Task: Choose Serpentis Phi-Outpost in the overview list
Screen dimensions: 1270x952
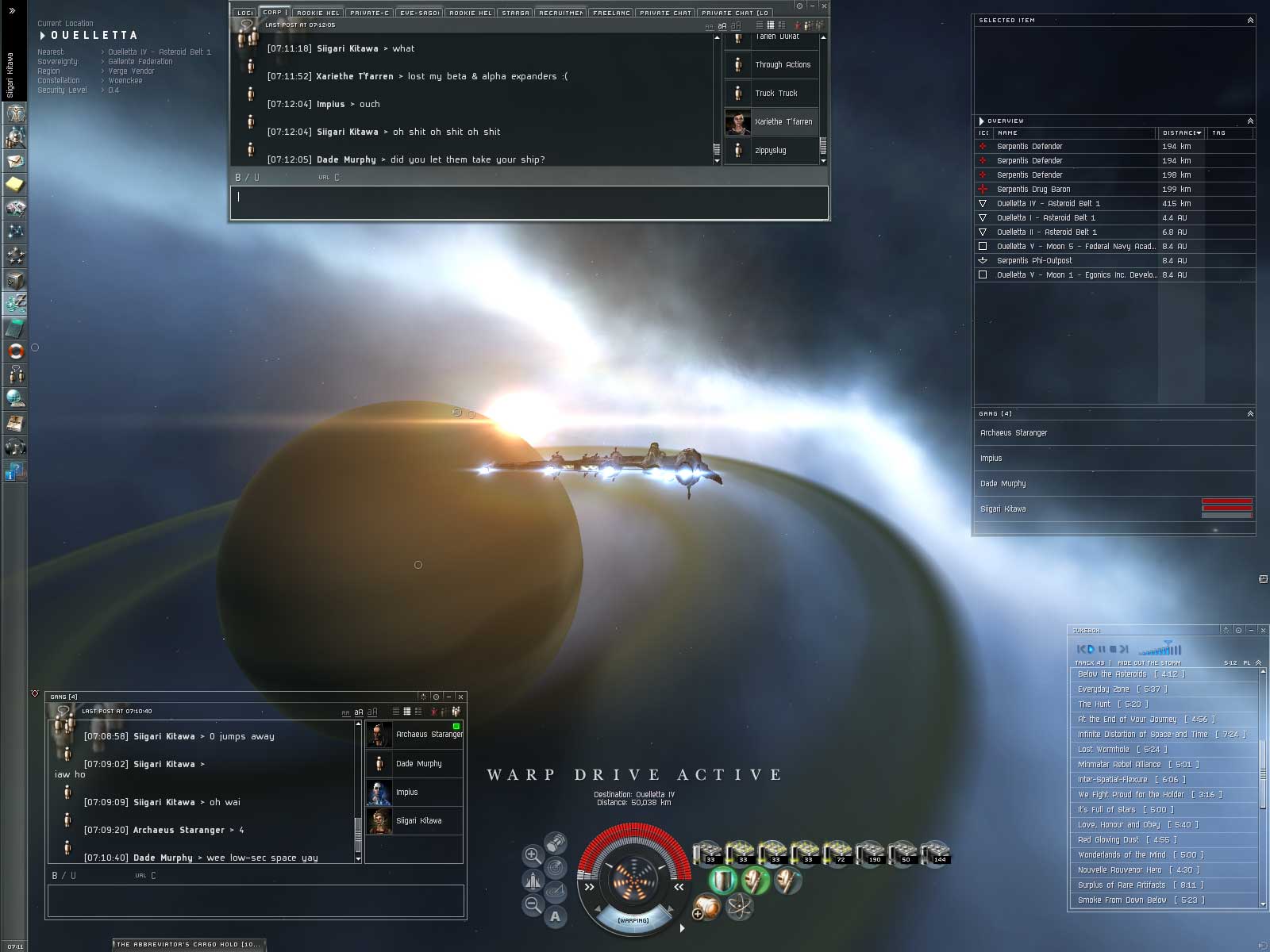Action: (x=1034, y=261)
